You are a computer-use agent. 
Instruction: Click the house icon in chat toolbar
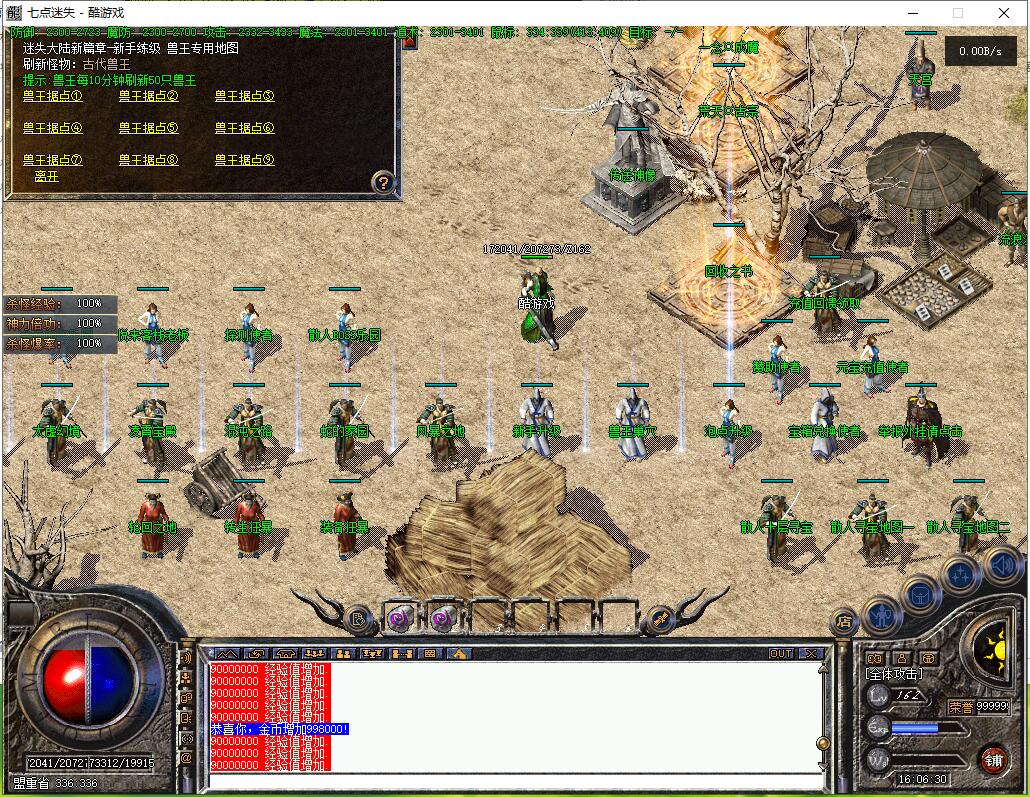point(458,654)
